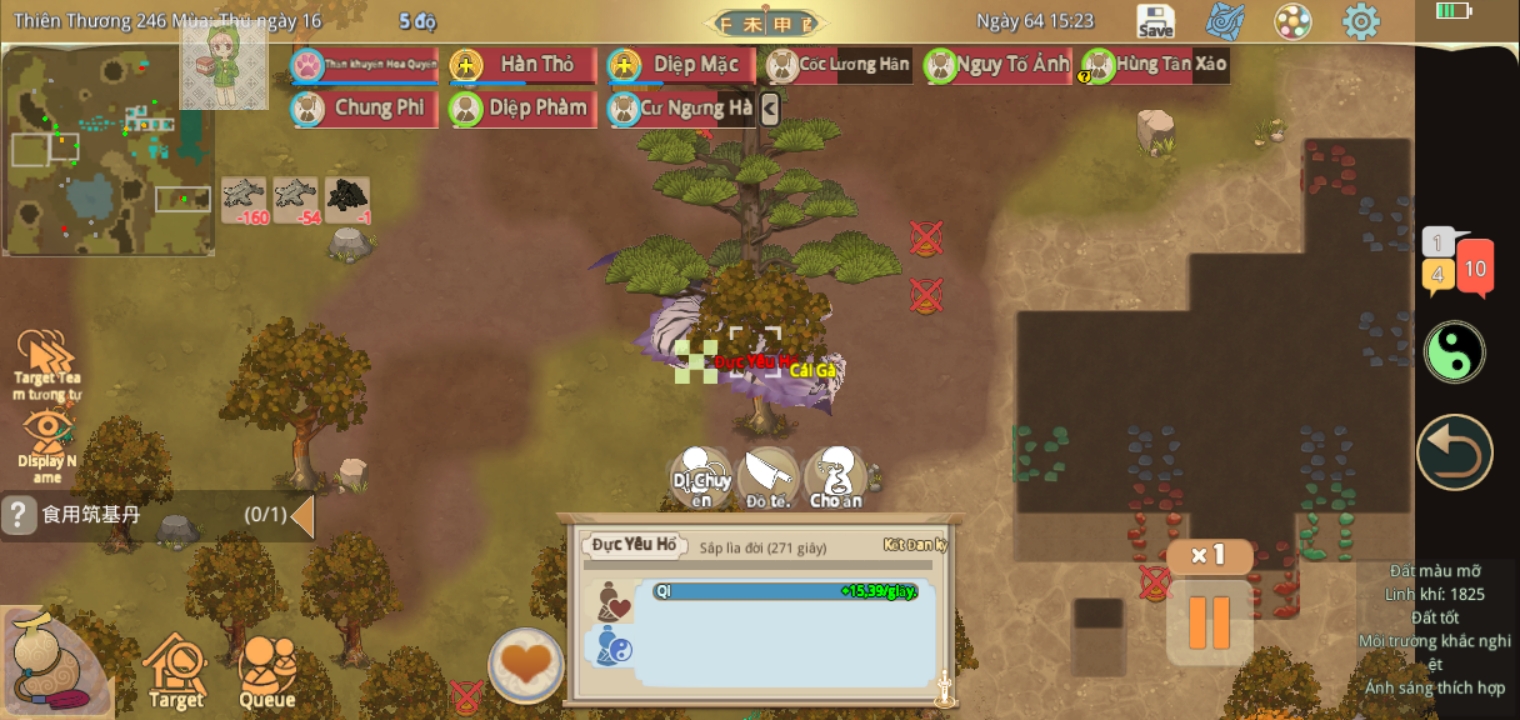Collapse the character portrait row chevron

tap(768, 107)
